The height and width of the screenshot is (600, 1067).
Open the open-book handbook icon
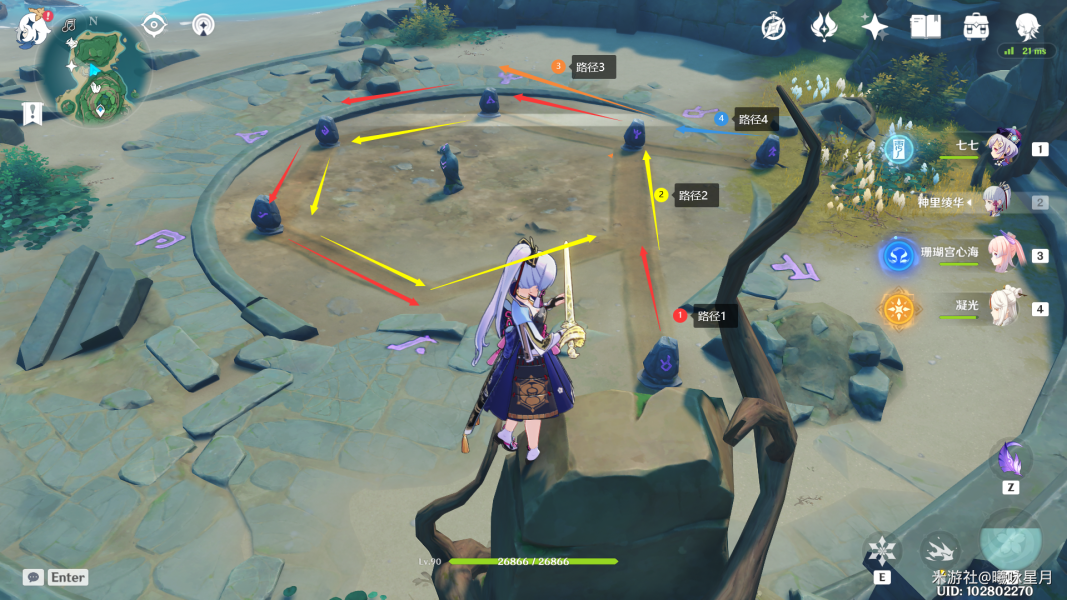click(925, 27)
